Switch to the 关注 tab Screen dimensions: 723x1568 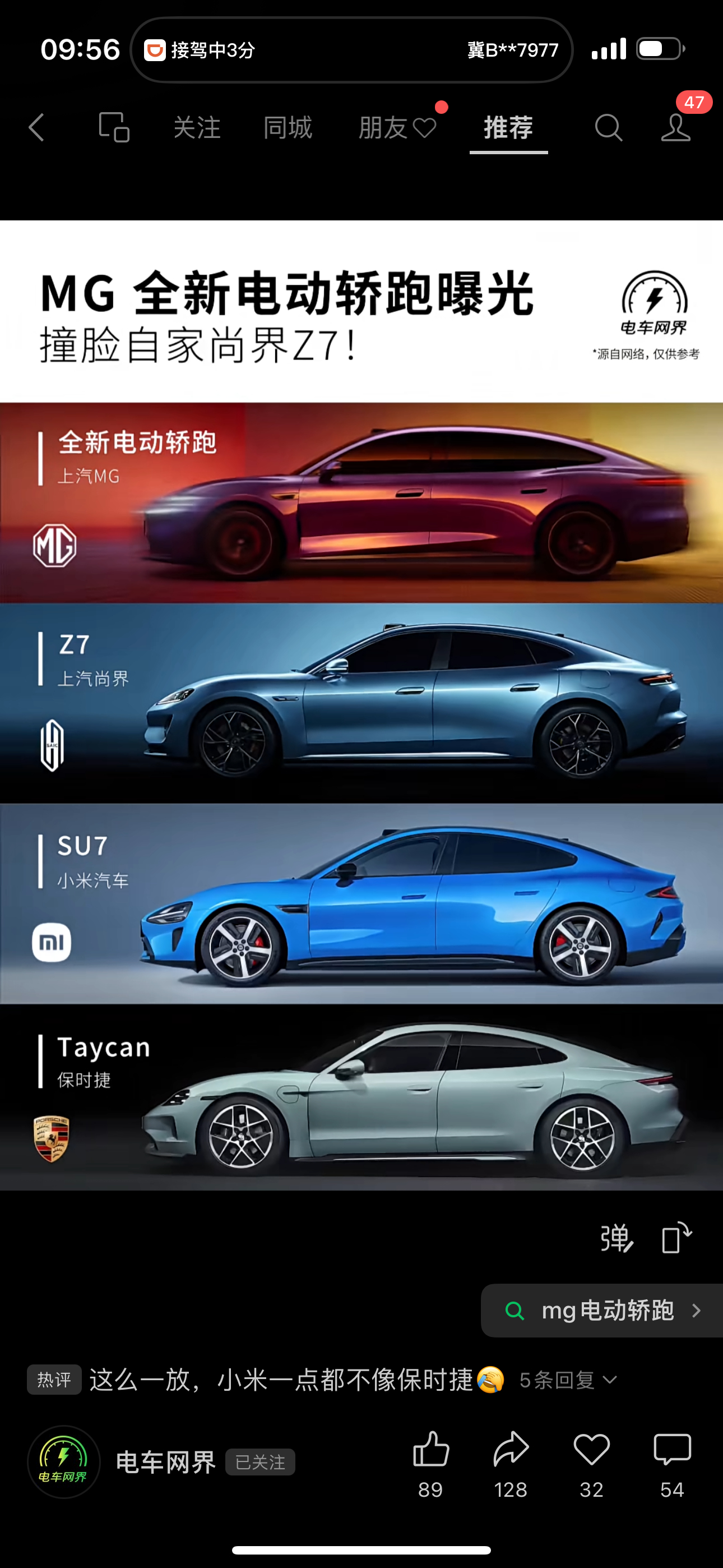(x=198, y=128)
